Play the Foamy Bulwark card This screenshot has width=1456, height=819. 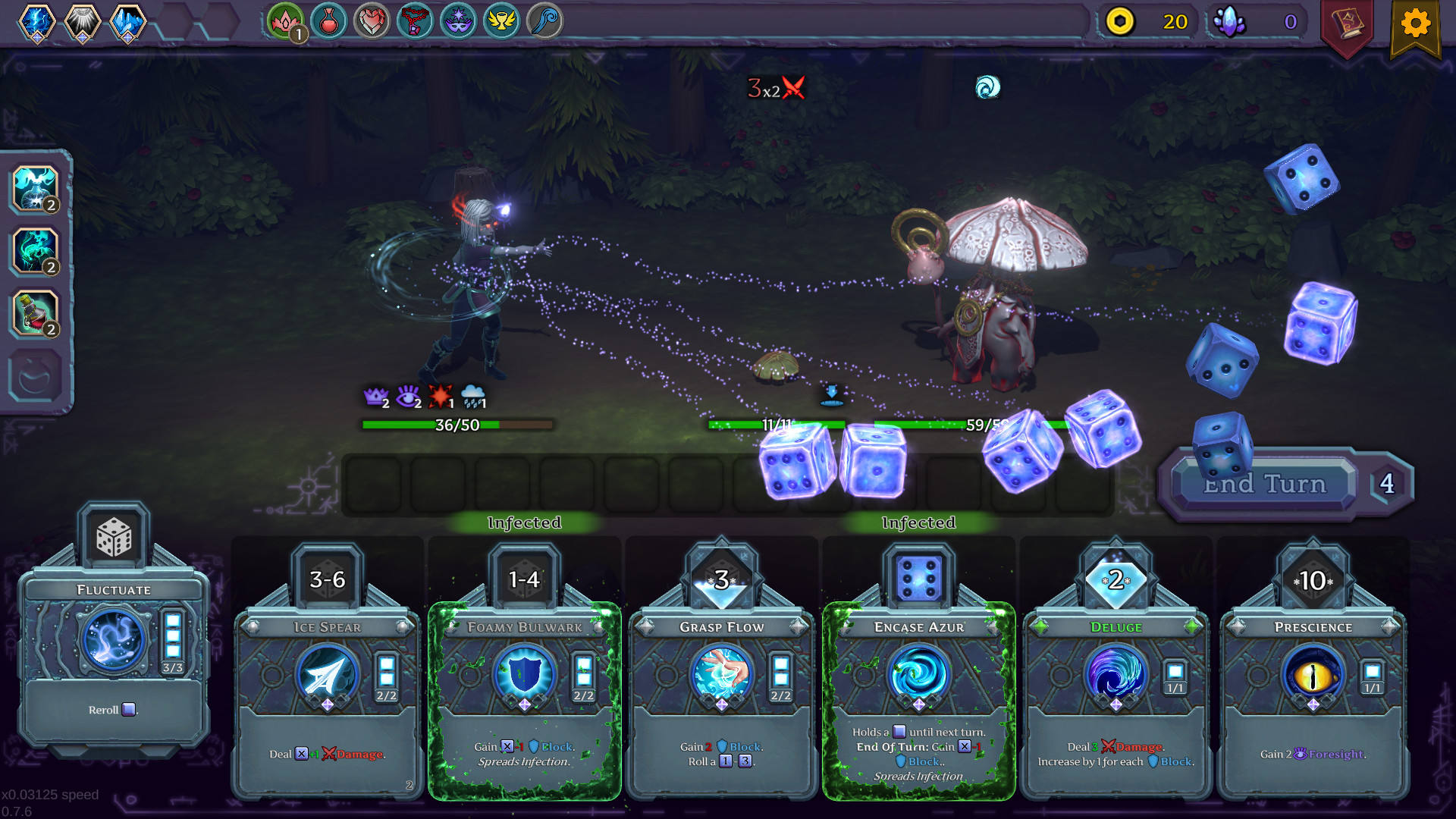point(523,698)
